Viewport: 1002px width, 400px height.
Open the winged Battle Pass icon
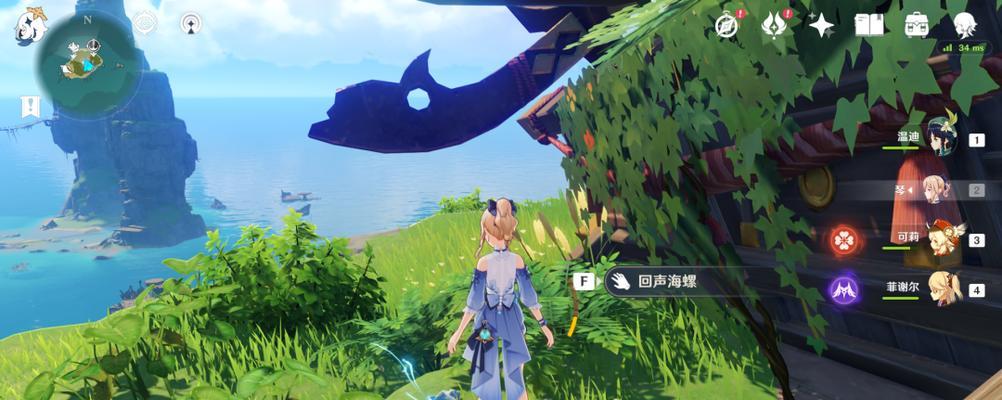774,25
